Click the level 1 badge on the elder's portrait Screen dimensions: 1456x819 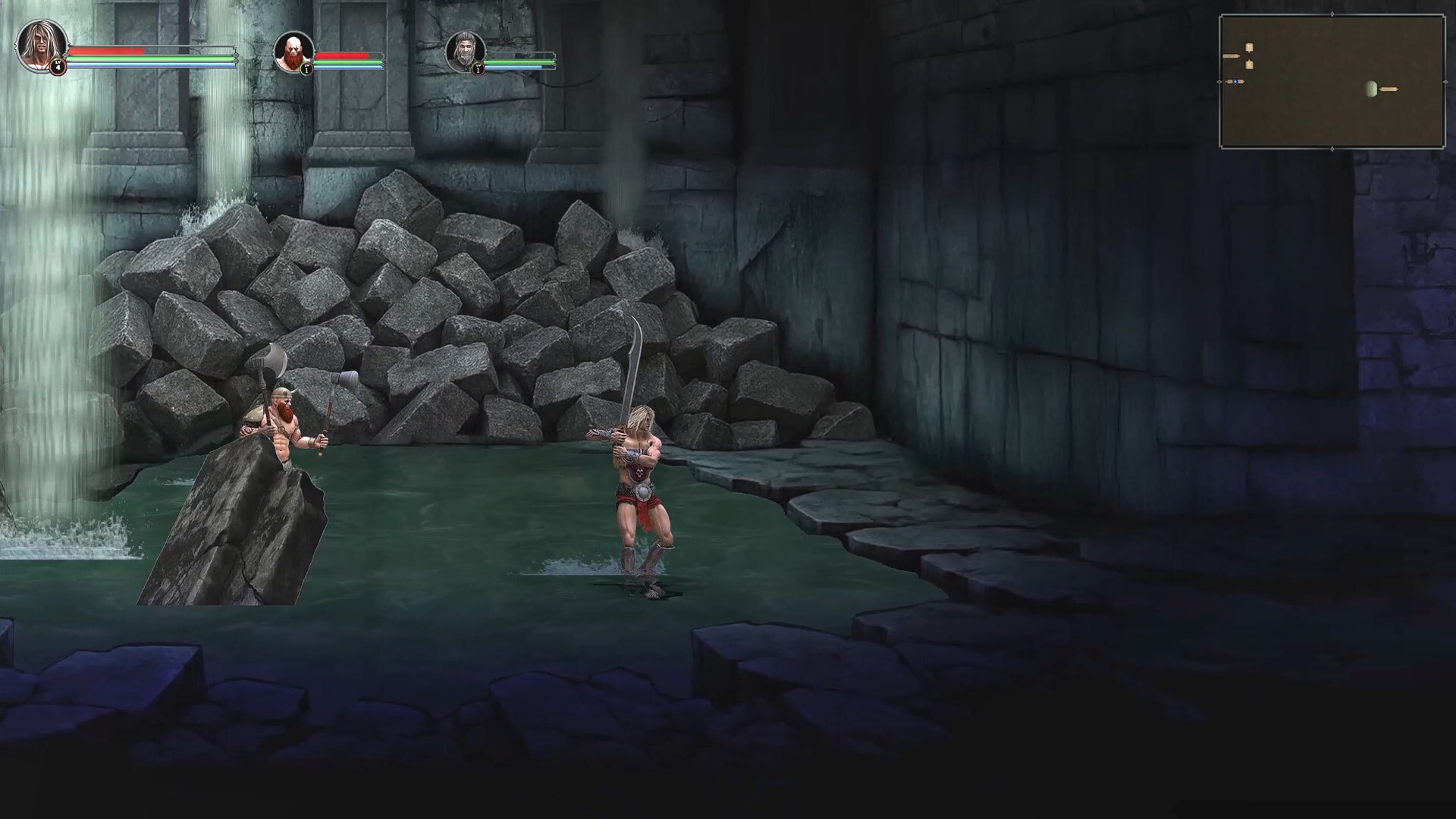[479, 69]
